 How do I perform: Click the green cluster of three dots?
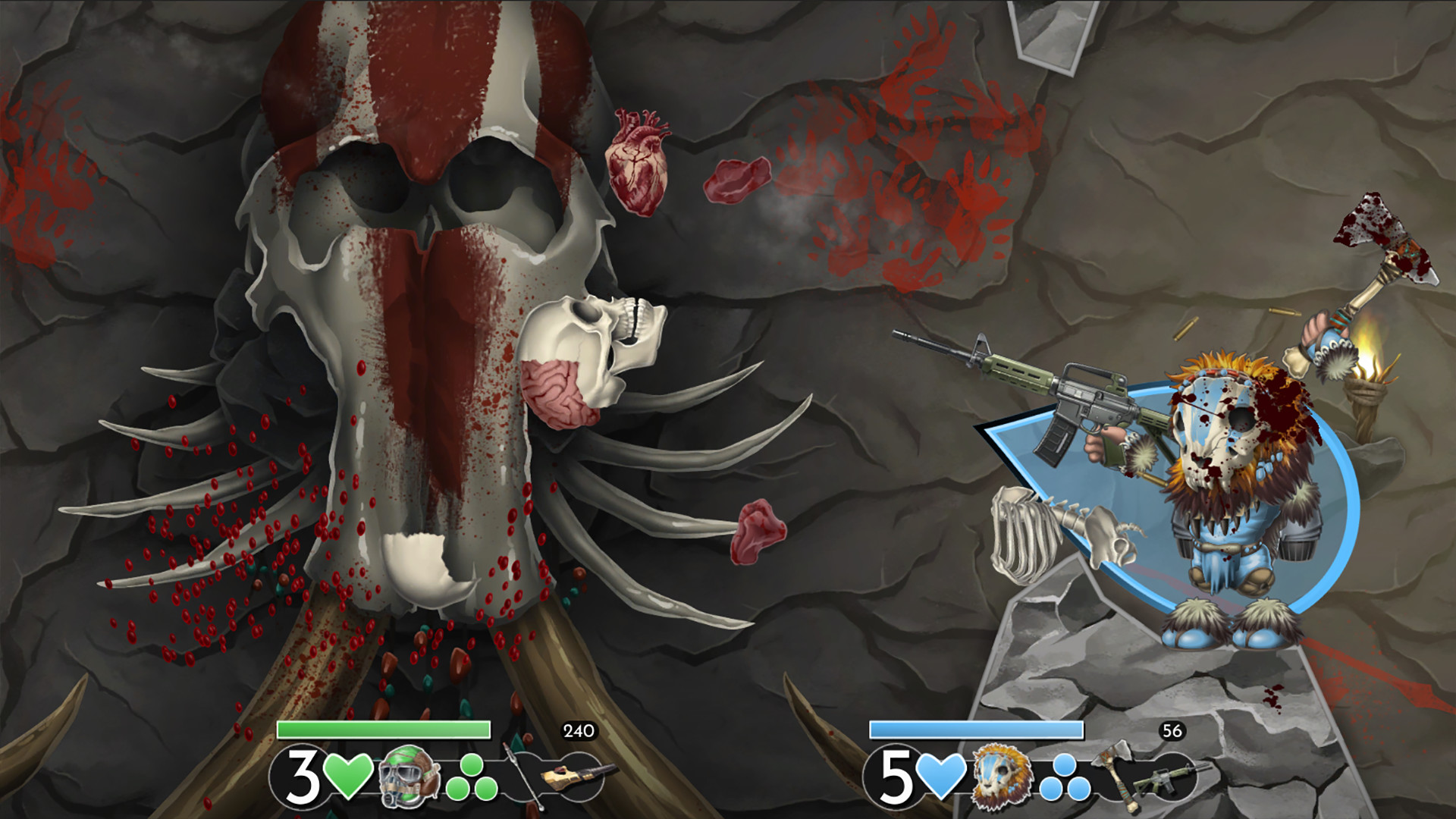[x=470, y=778]
